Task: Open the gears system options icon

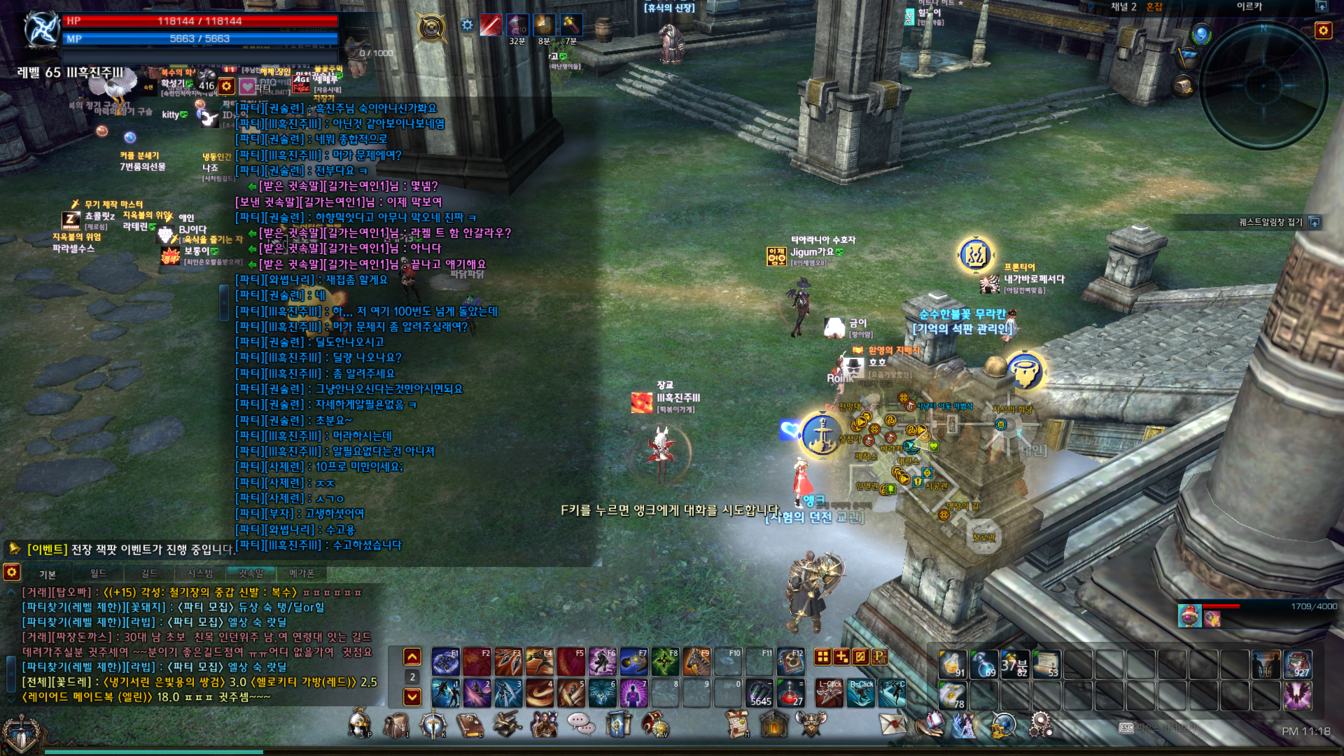Action: [1040, 724]
